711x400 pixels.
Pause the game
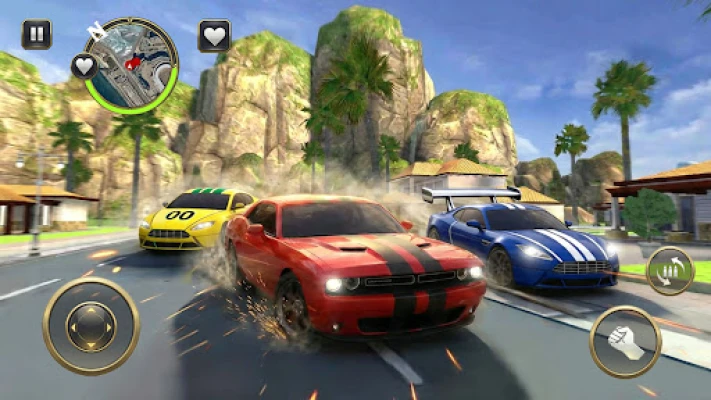(37, 35)
